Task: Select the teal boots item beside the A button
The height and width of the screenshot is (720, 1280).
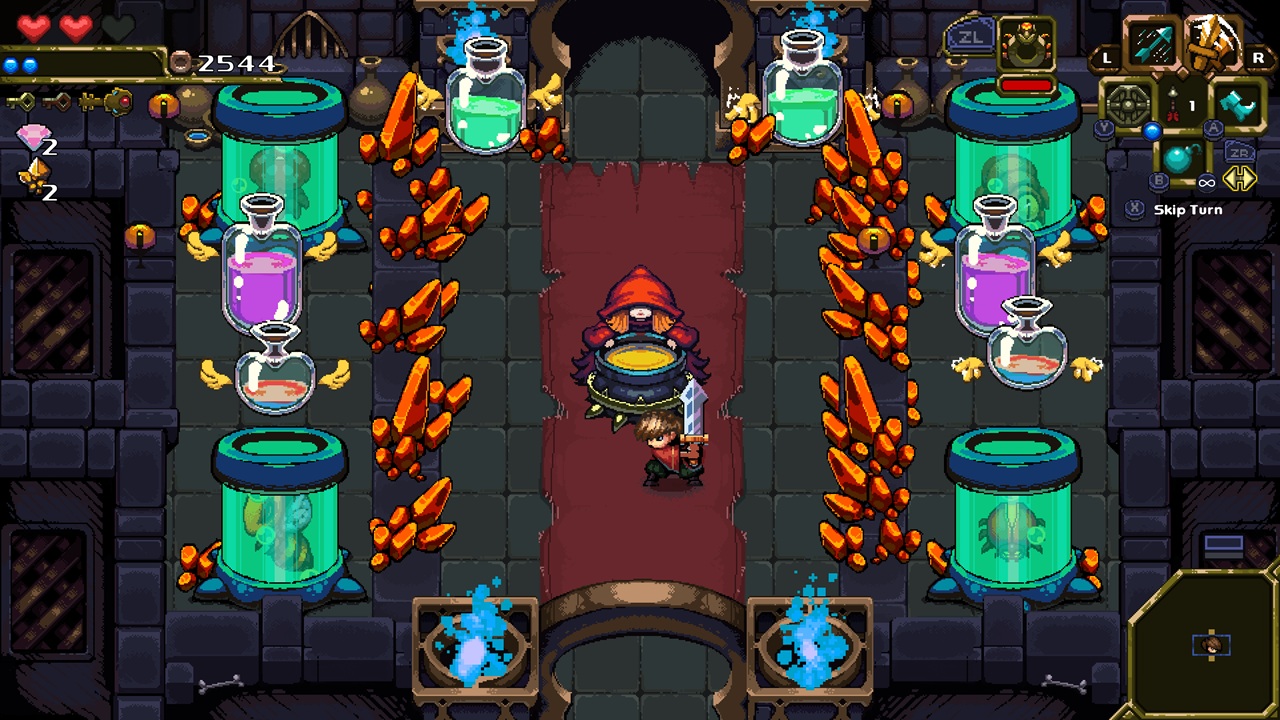Action: click(x=1238, y=102)
